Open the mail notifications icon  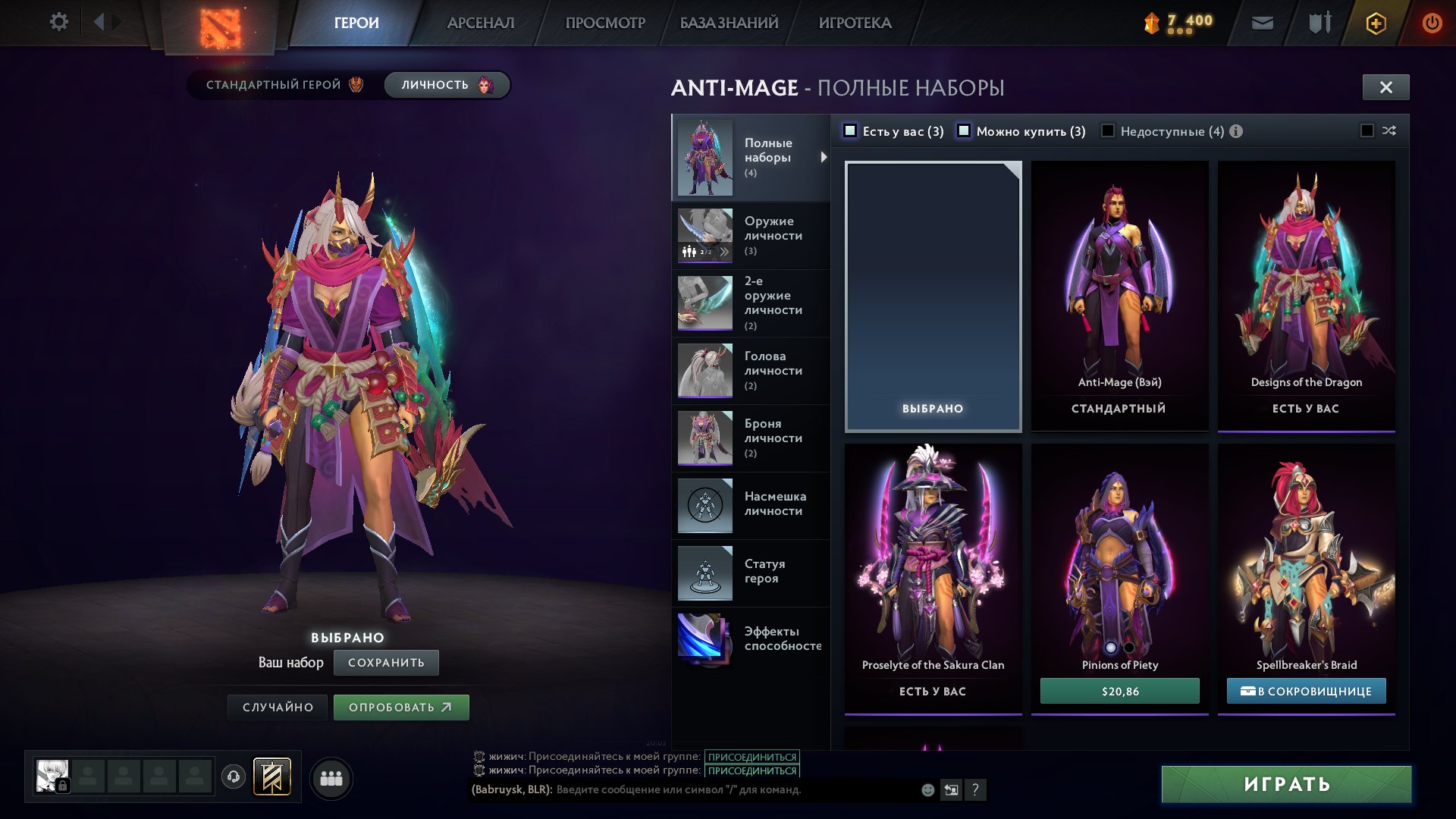click(1261, 23)
